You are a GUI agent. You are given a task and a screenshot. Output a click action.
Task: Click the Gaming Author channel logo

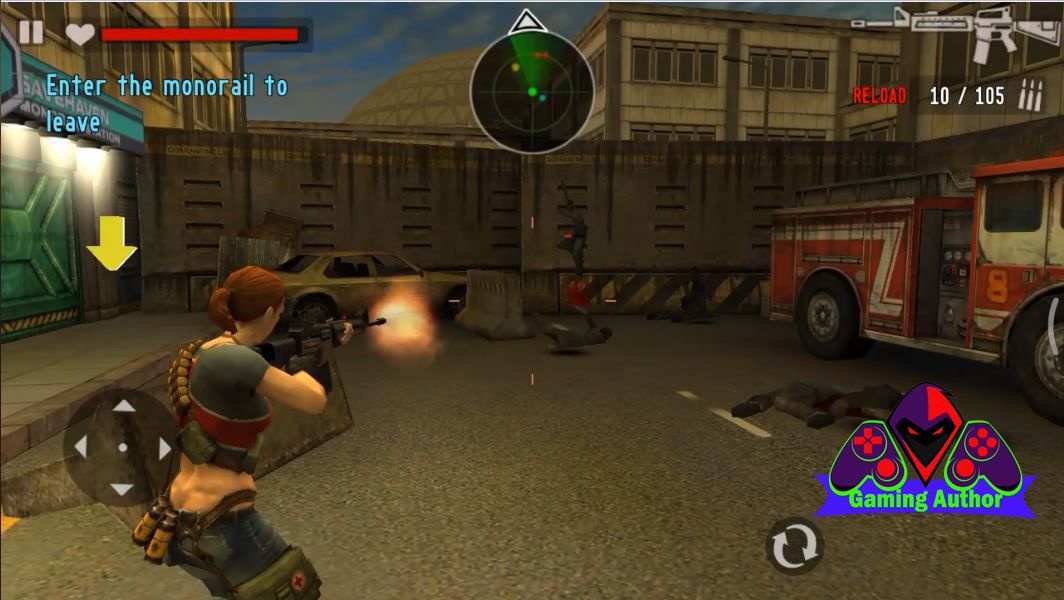pos(925,455)
